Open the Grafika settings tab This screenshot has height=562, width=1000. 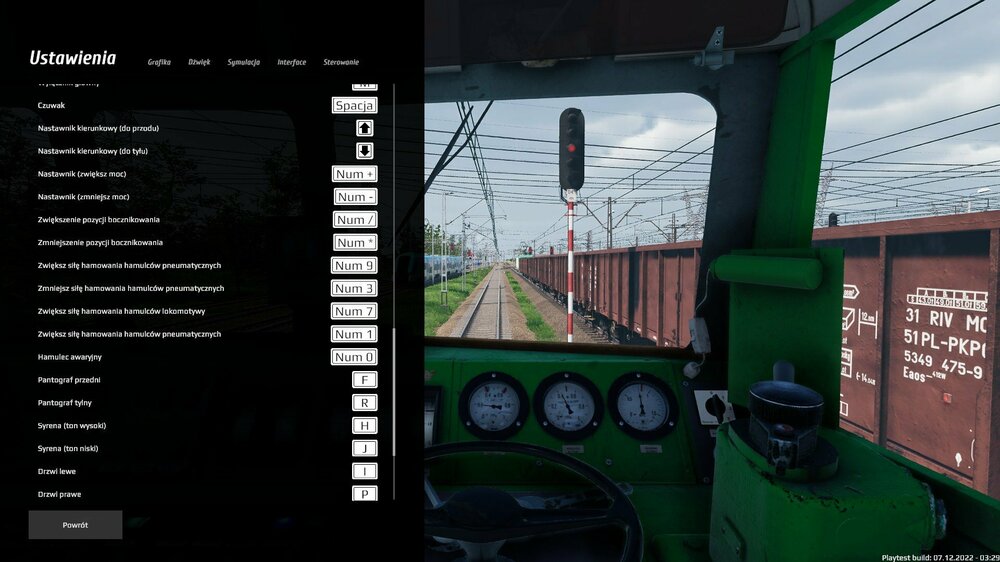click(159, 62)
